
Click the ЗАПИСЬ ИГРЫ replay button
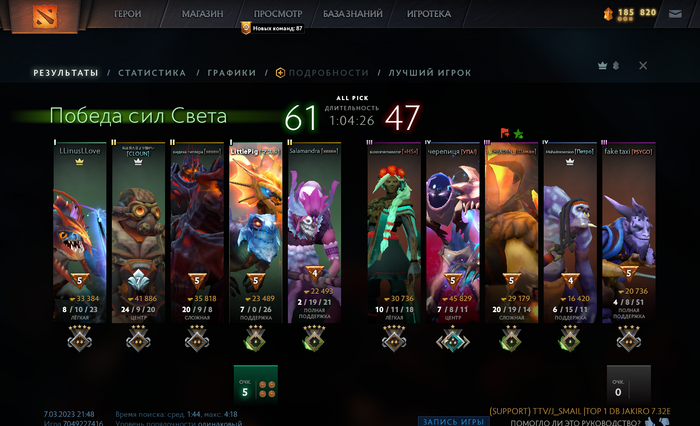[x=453, y=420]
